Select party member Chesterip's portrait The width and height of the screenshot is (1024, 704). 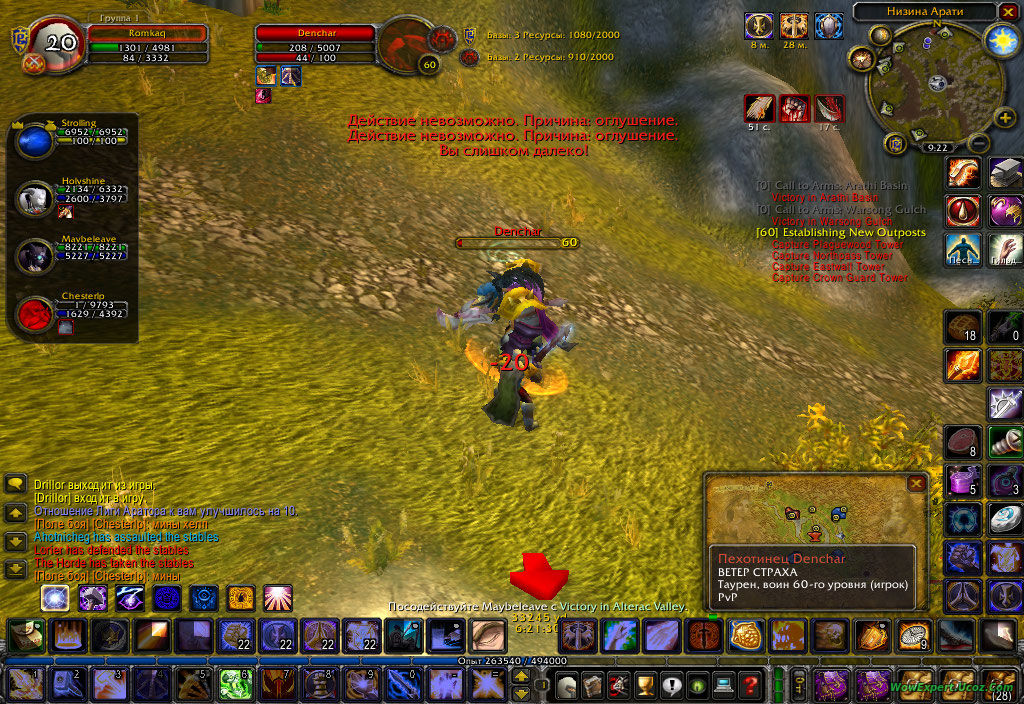[36, 314]
